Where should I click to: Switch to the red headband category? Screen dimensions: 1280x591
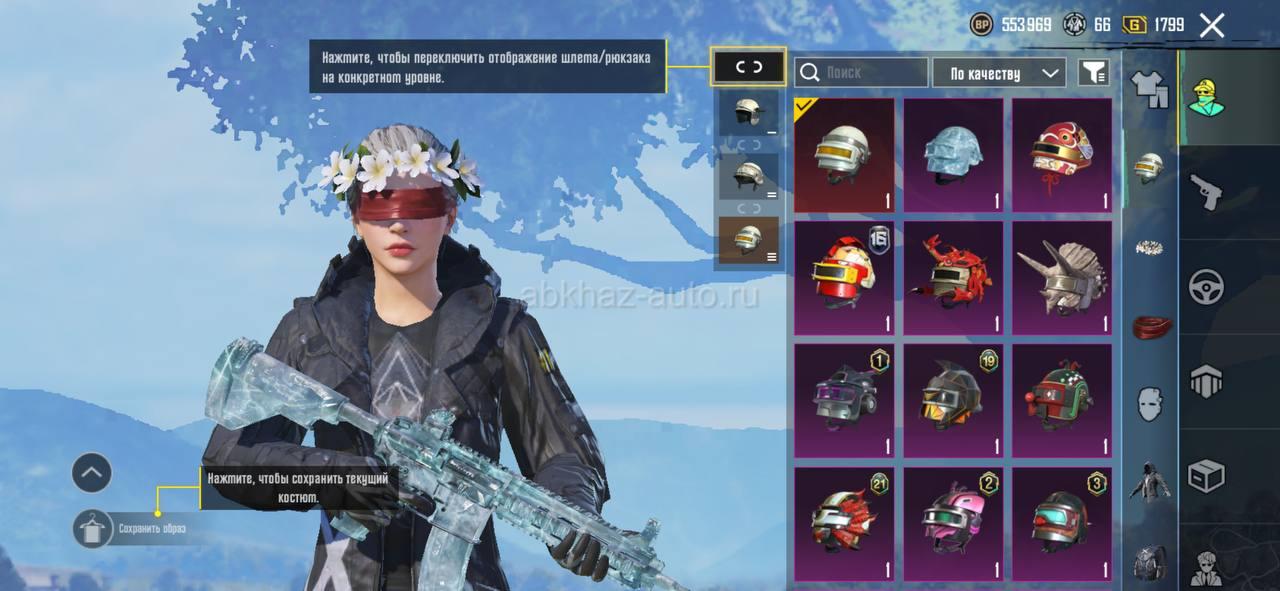point(1150,326)
